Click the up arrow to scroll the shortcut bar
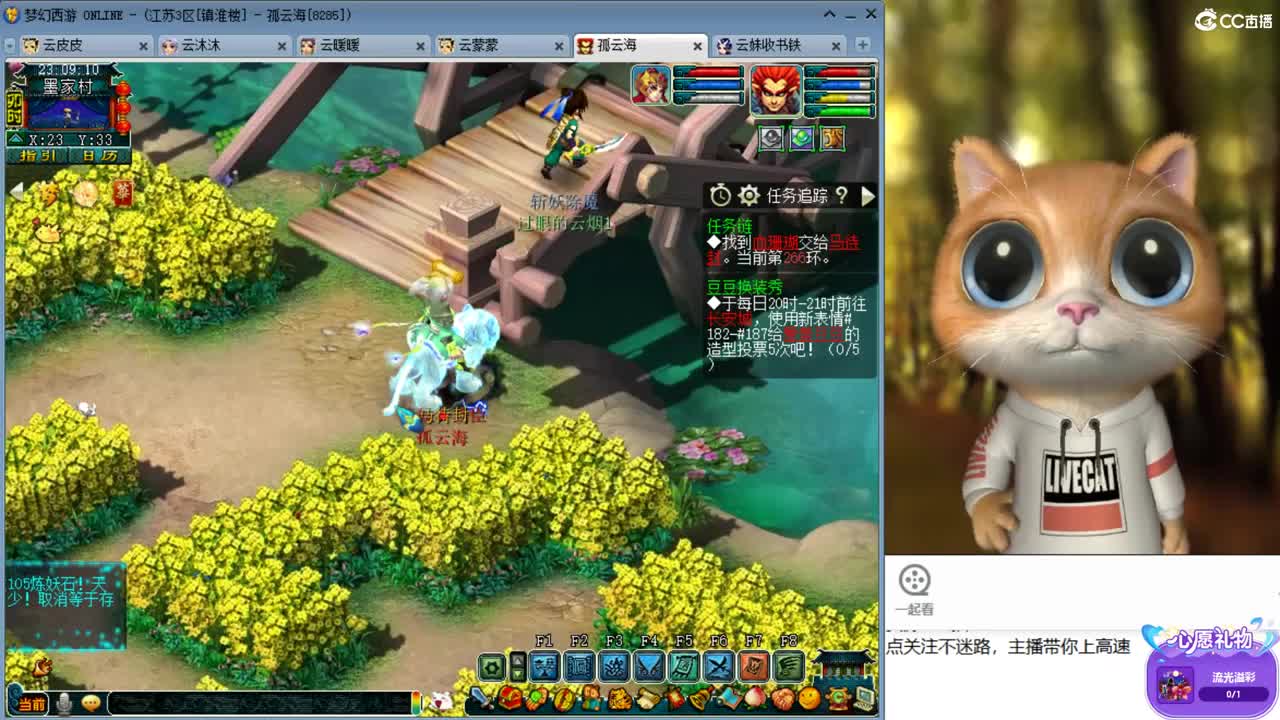This screenshot has height=720, width=1280. coord(519,660)
